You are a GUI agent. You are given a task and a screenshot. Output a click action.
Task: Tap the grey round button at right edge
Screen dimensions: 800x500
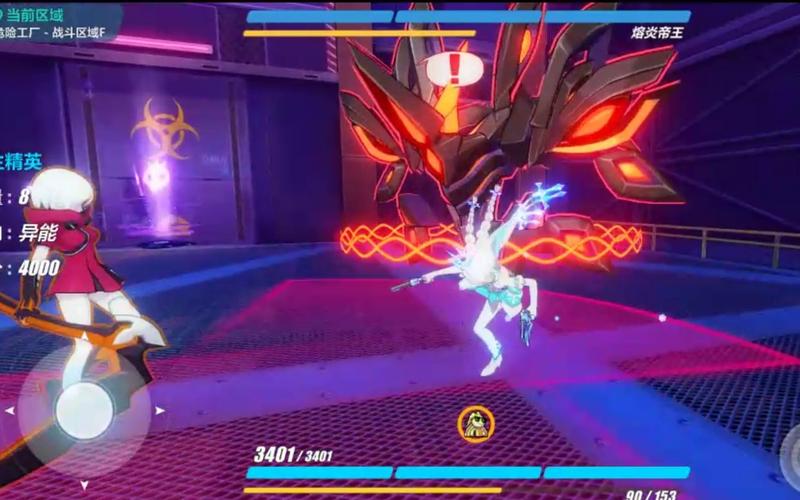tap(792, 447)
